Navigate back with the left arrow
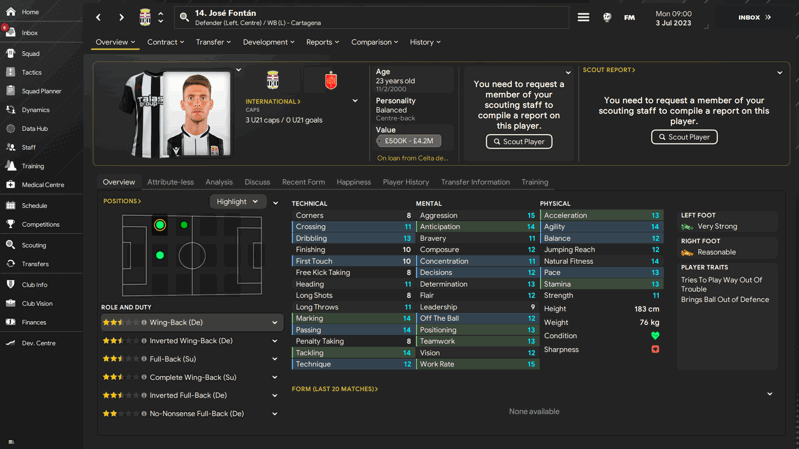The height and width of the screenshot is (449, 799). (98, 17)
